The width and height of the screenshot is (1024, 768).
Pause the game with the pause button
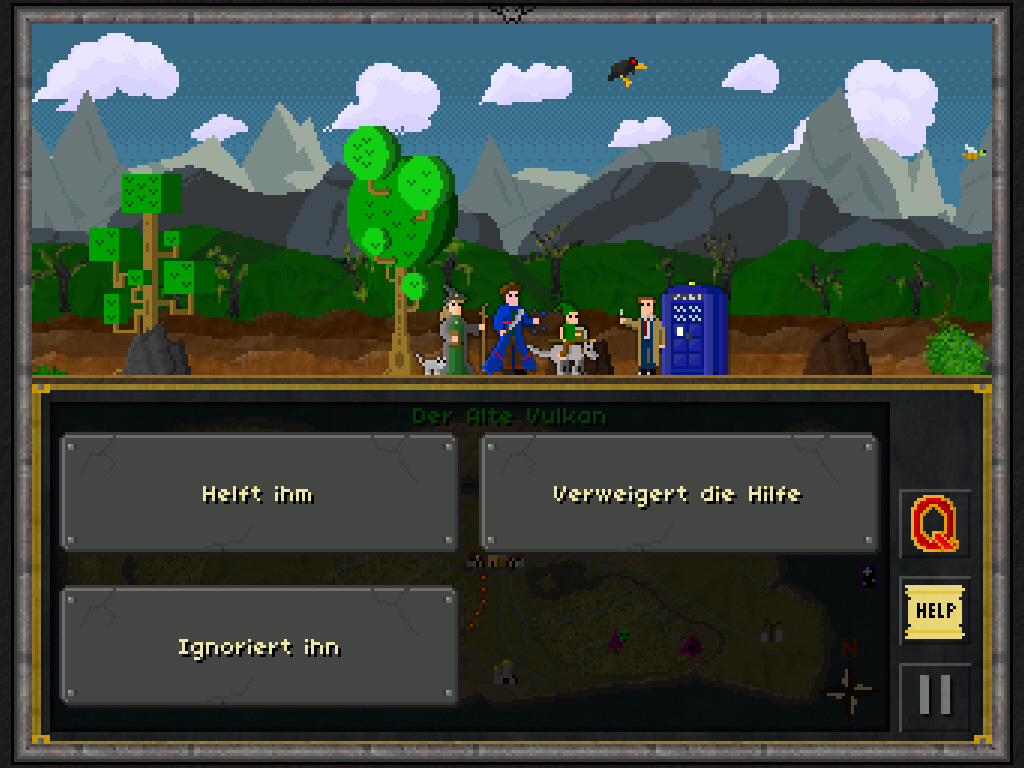click(x=934, y=694)
